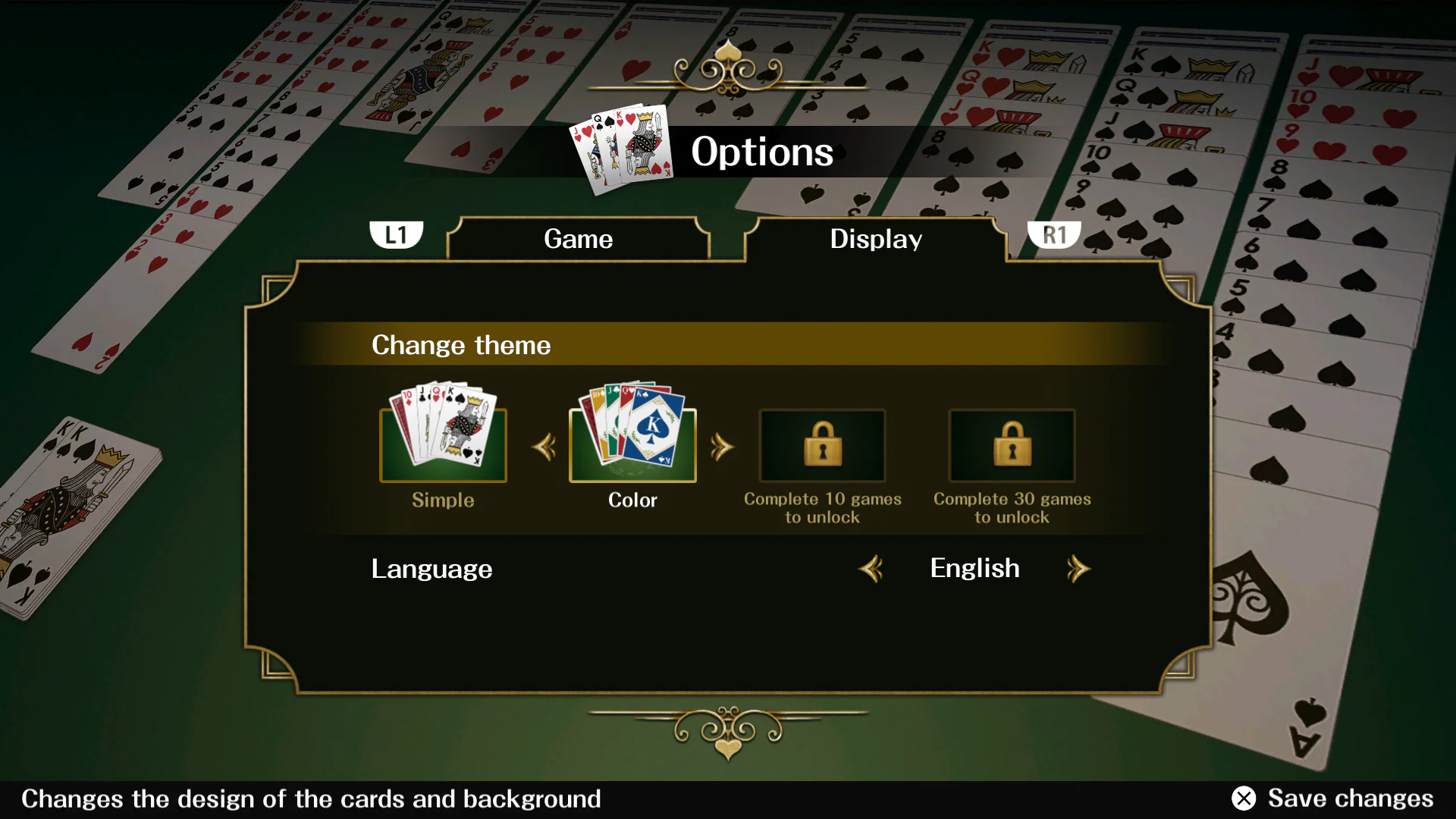
Task: Click the English language value
Action: click(974, 568)
